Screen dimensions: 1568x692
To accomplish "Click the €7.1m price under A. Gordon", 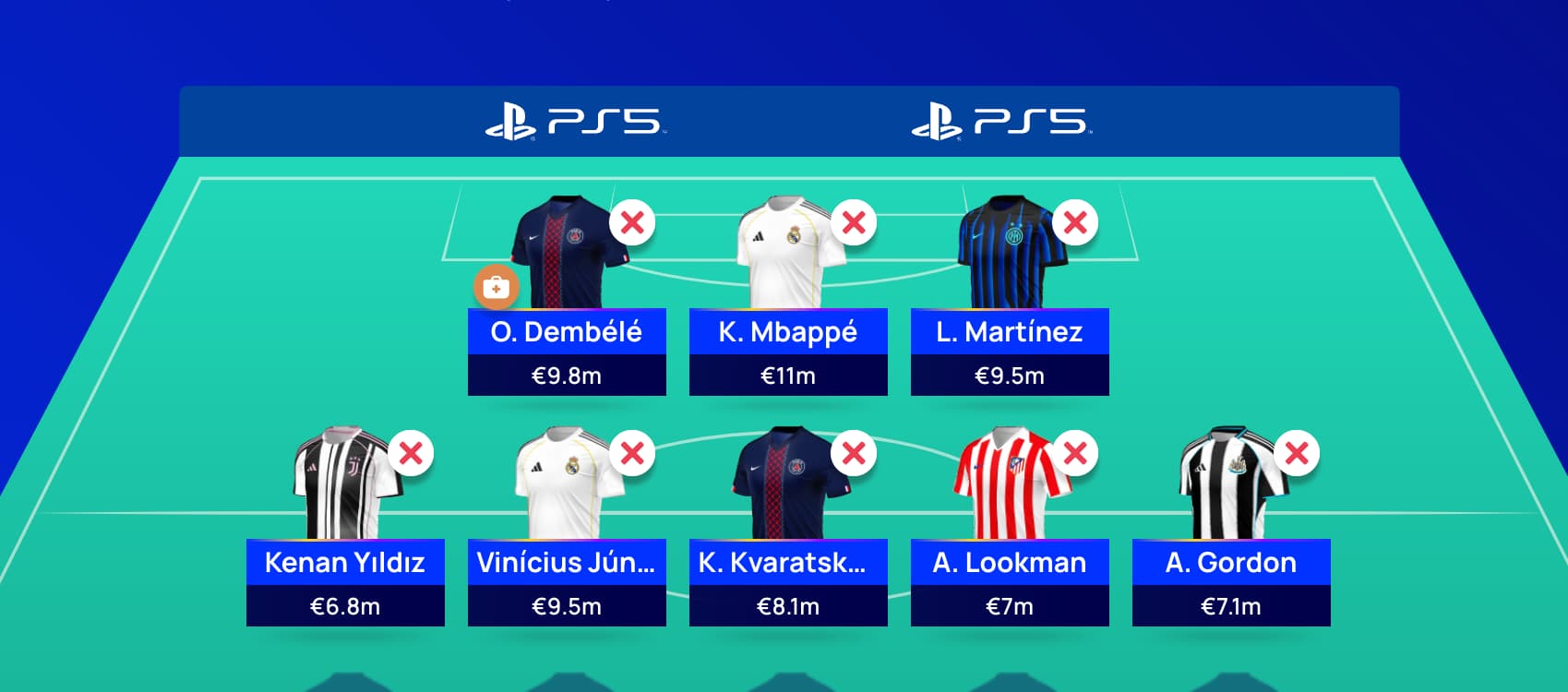I will (x=1229, y=606).
